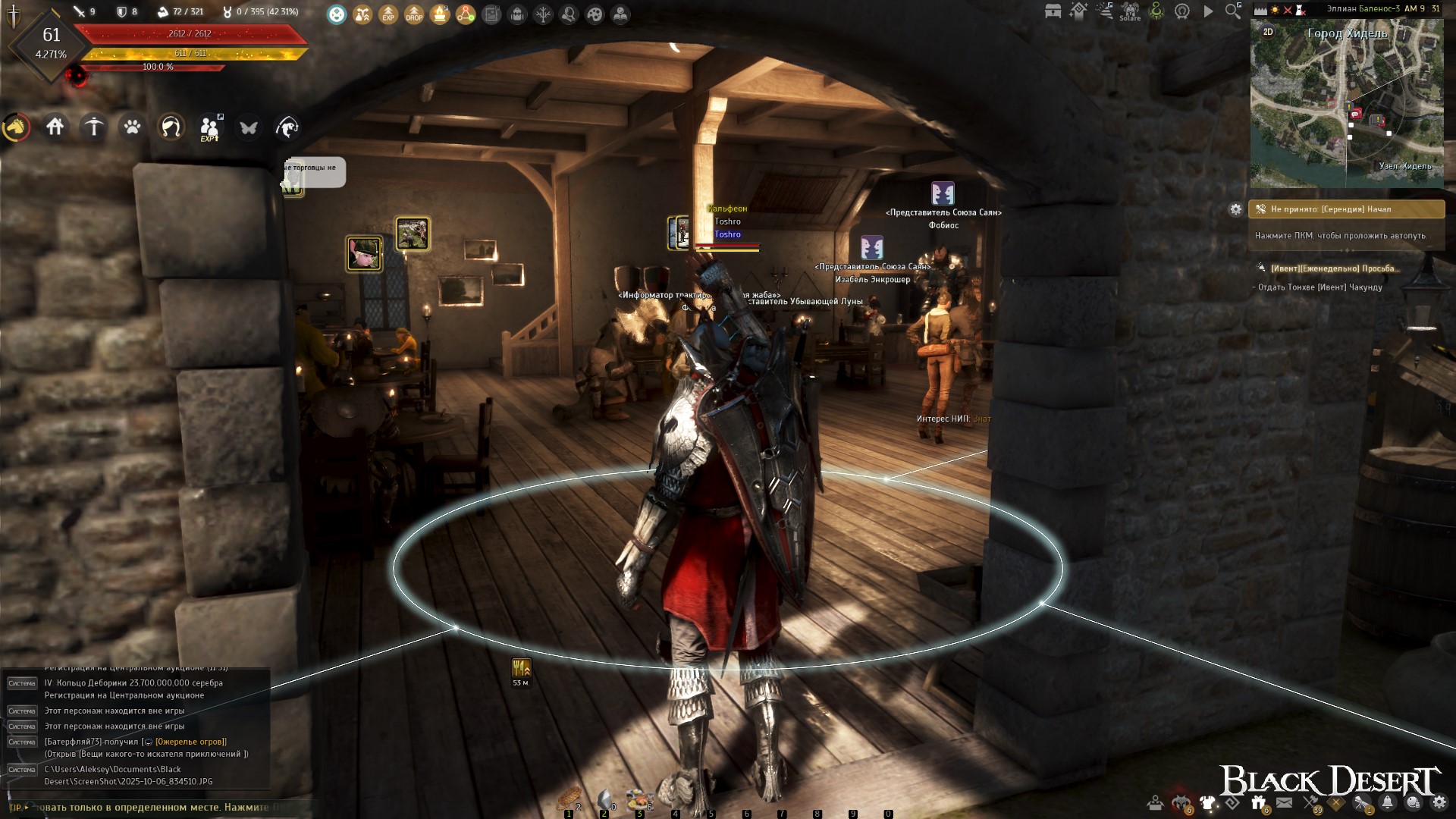Screen dimensions: 1456x819
Task: Open the worker pickaxe icon
Action: coord(94,127)
